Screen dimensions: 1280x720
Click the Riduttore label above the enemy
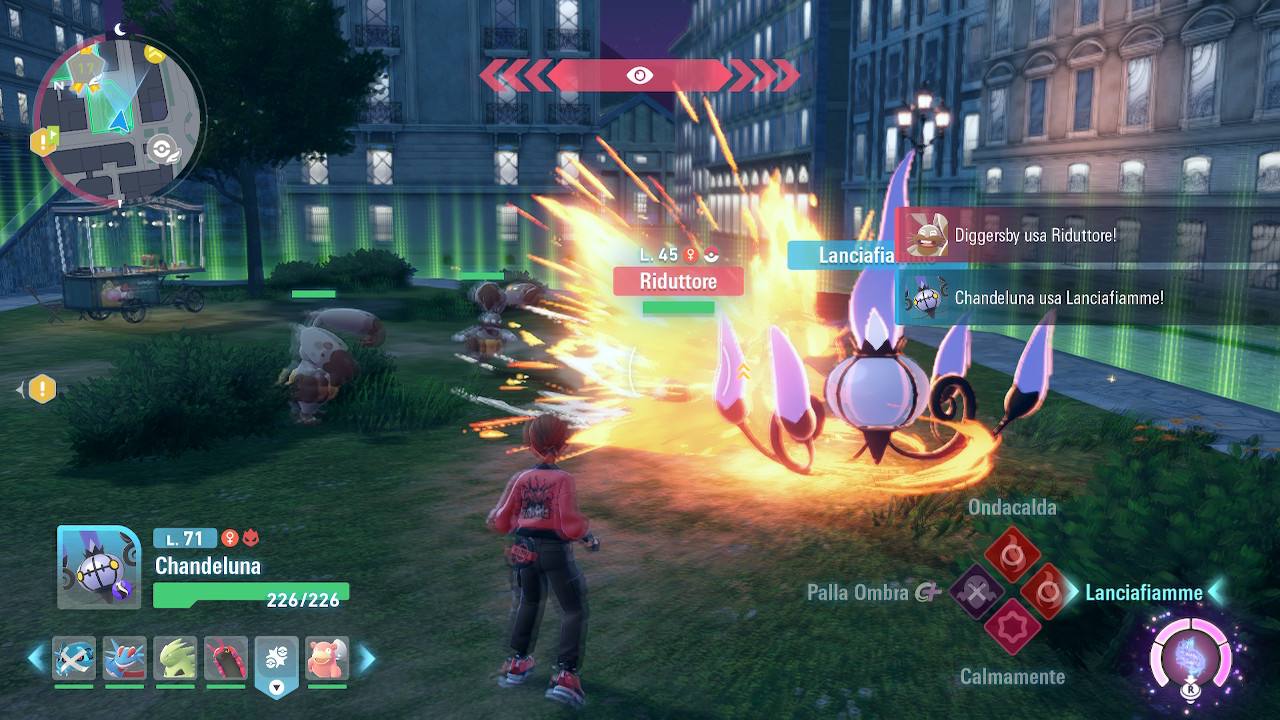pyautogui.click(x=678, y=281)
